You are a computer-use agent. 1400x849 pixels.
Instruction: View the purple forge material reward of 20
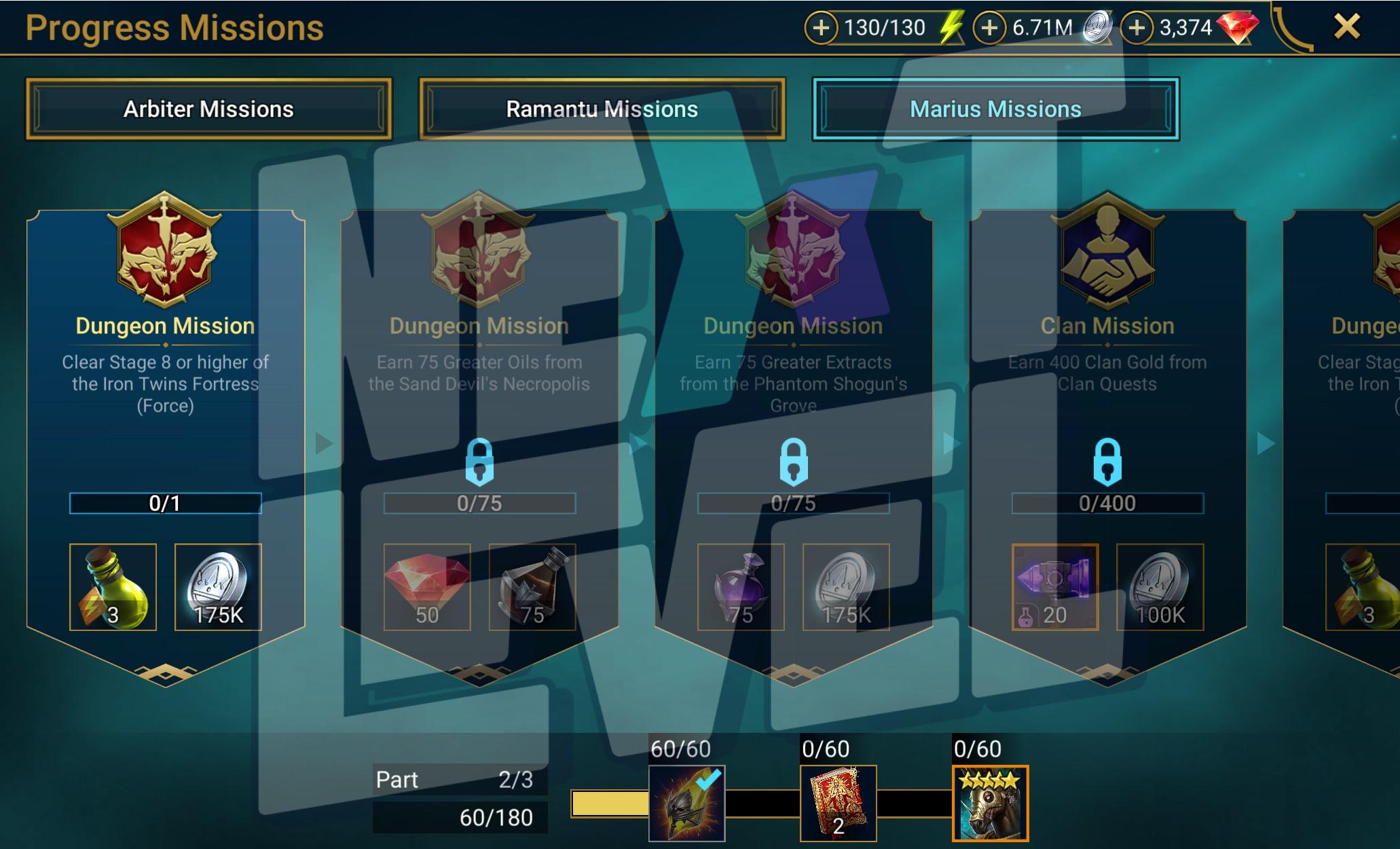click(x=1054, y=587)
